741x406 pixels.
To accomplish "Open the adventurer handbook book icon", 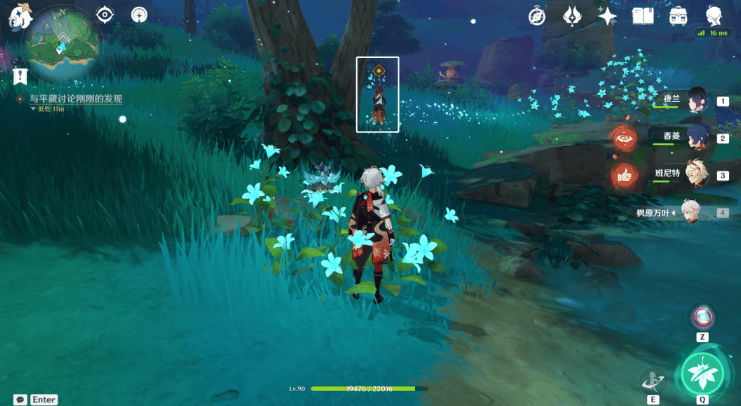I will coord(643,15).
